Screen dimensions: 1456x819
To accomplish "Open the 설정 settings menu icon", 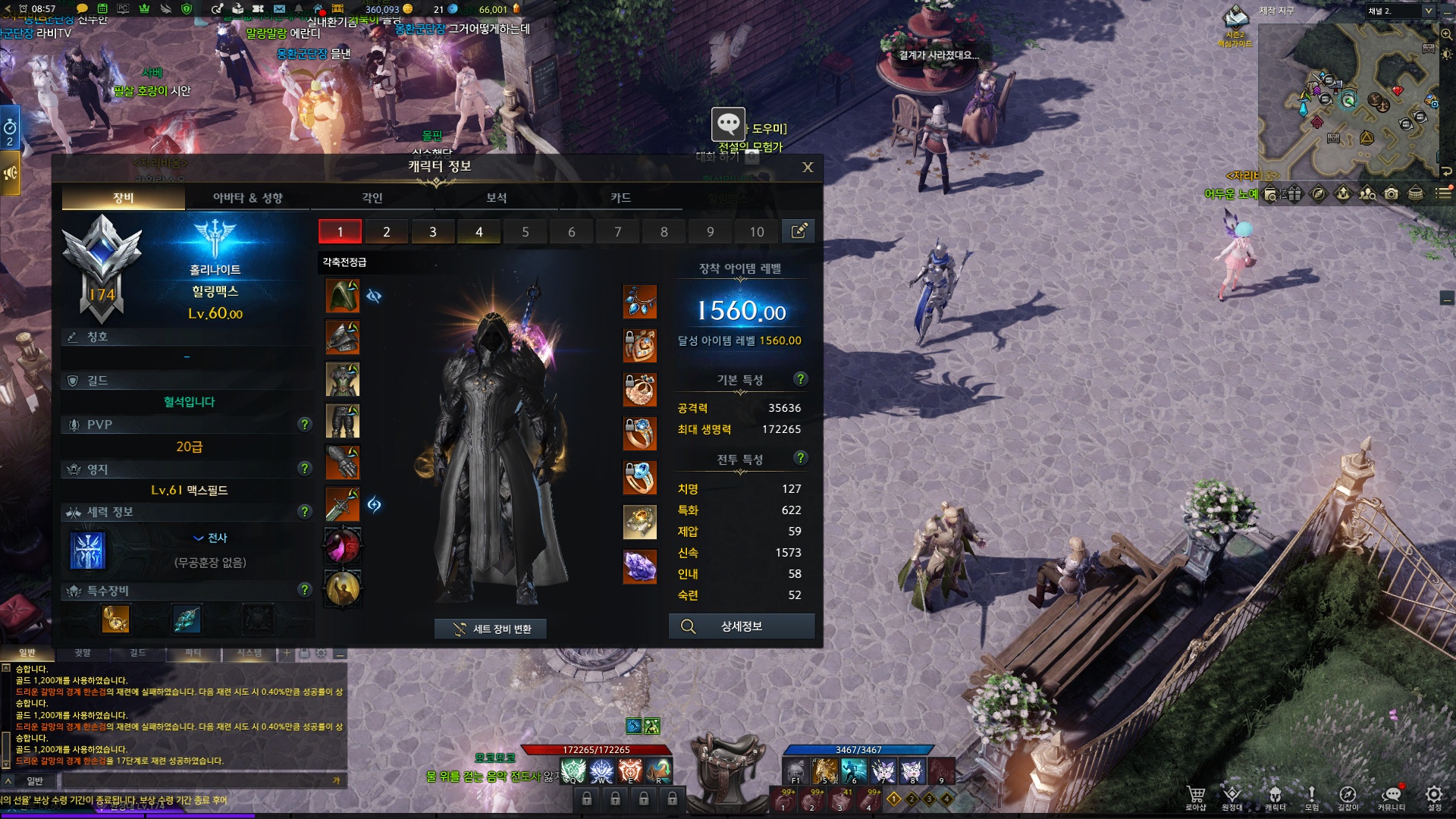I will [x=1433, y=796].
